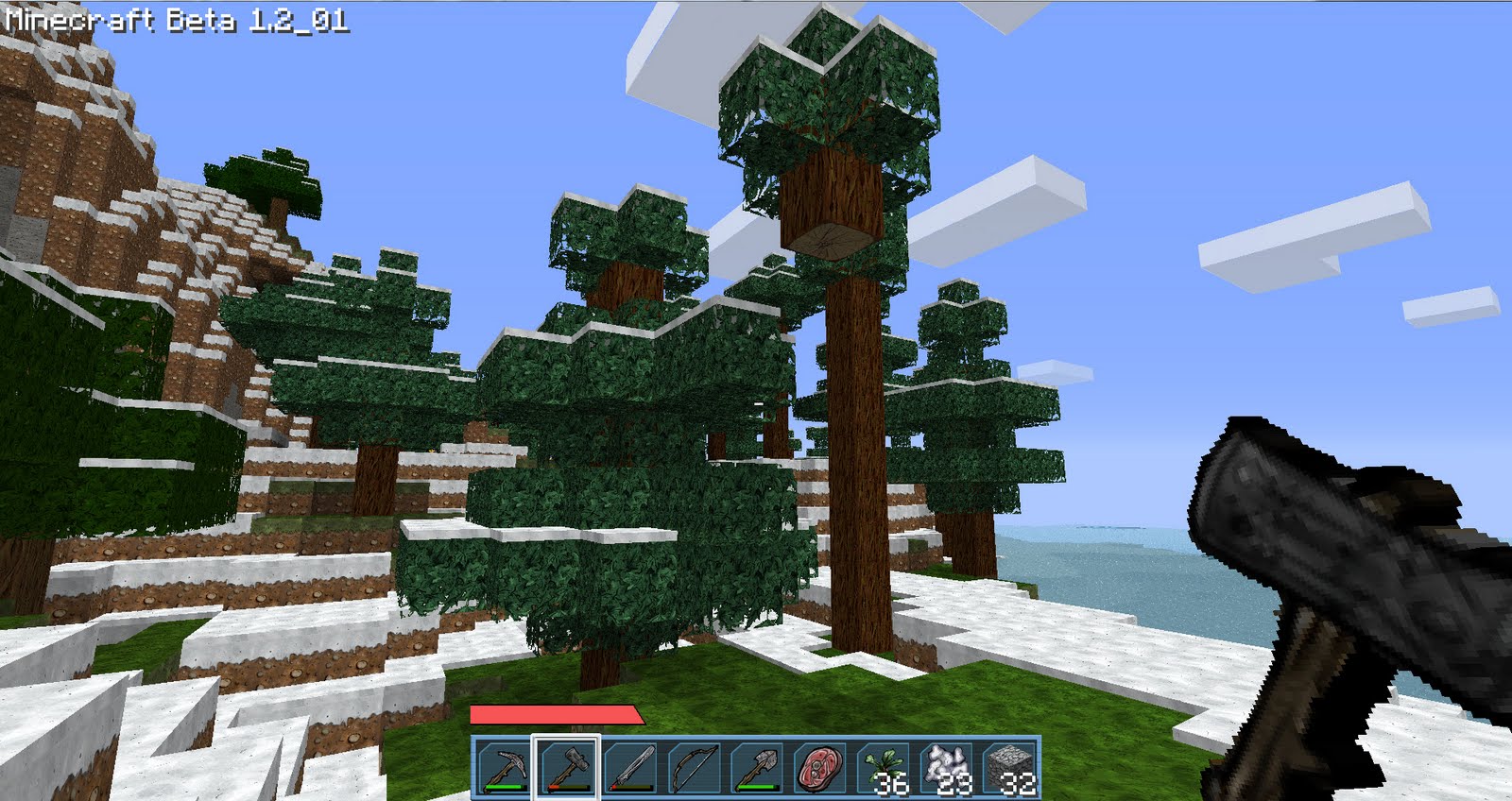Select the pickaxe in the hotbar
Image resolution: width=1512 pixels, height=801 pixels.
click(502, 767)
